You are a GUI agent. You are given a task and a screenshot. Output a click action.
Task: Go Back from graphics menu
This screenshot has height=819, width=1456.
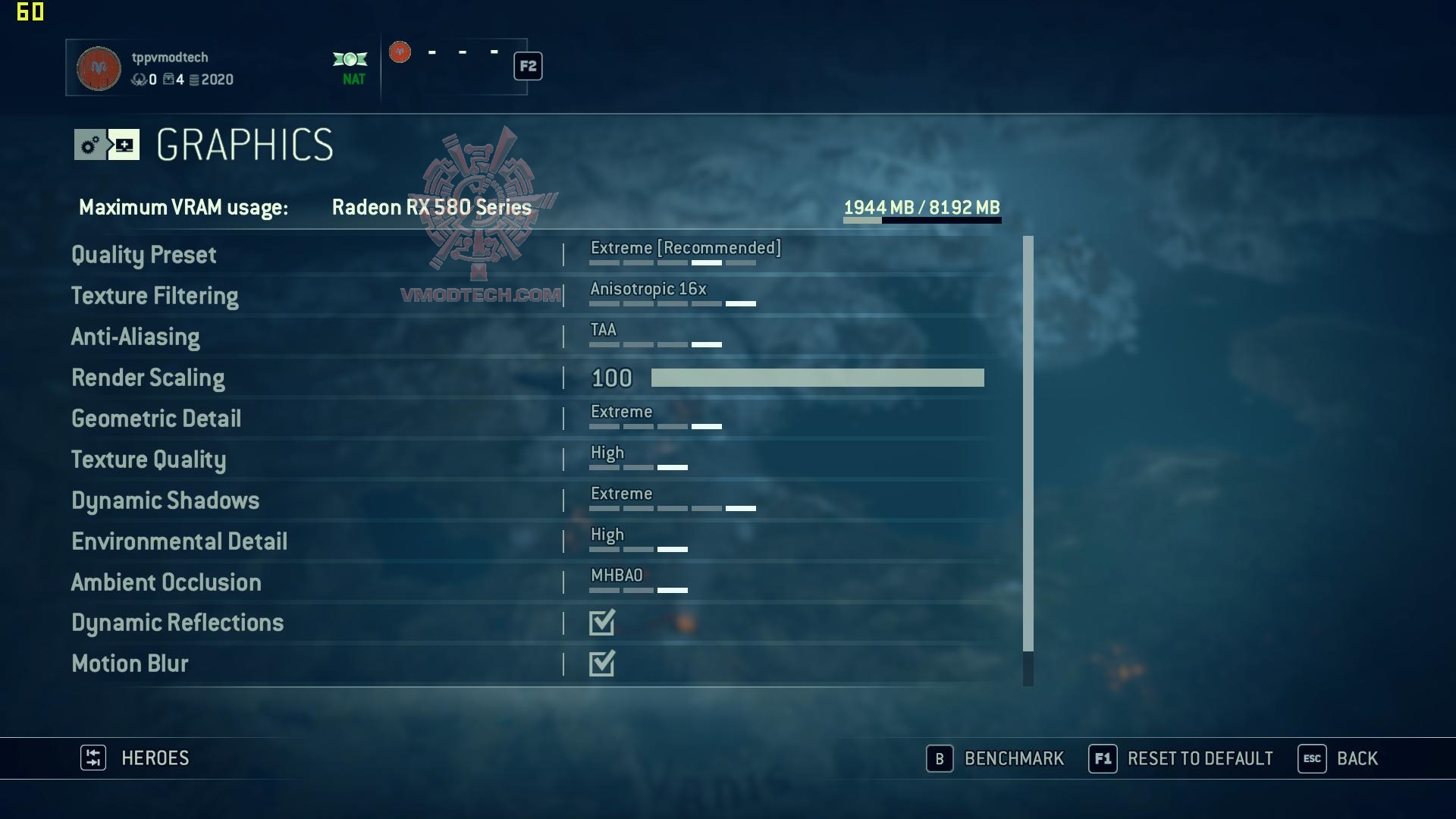[x=1338, y=758]
